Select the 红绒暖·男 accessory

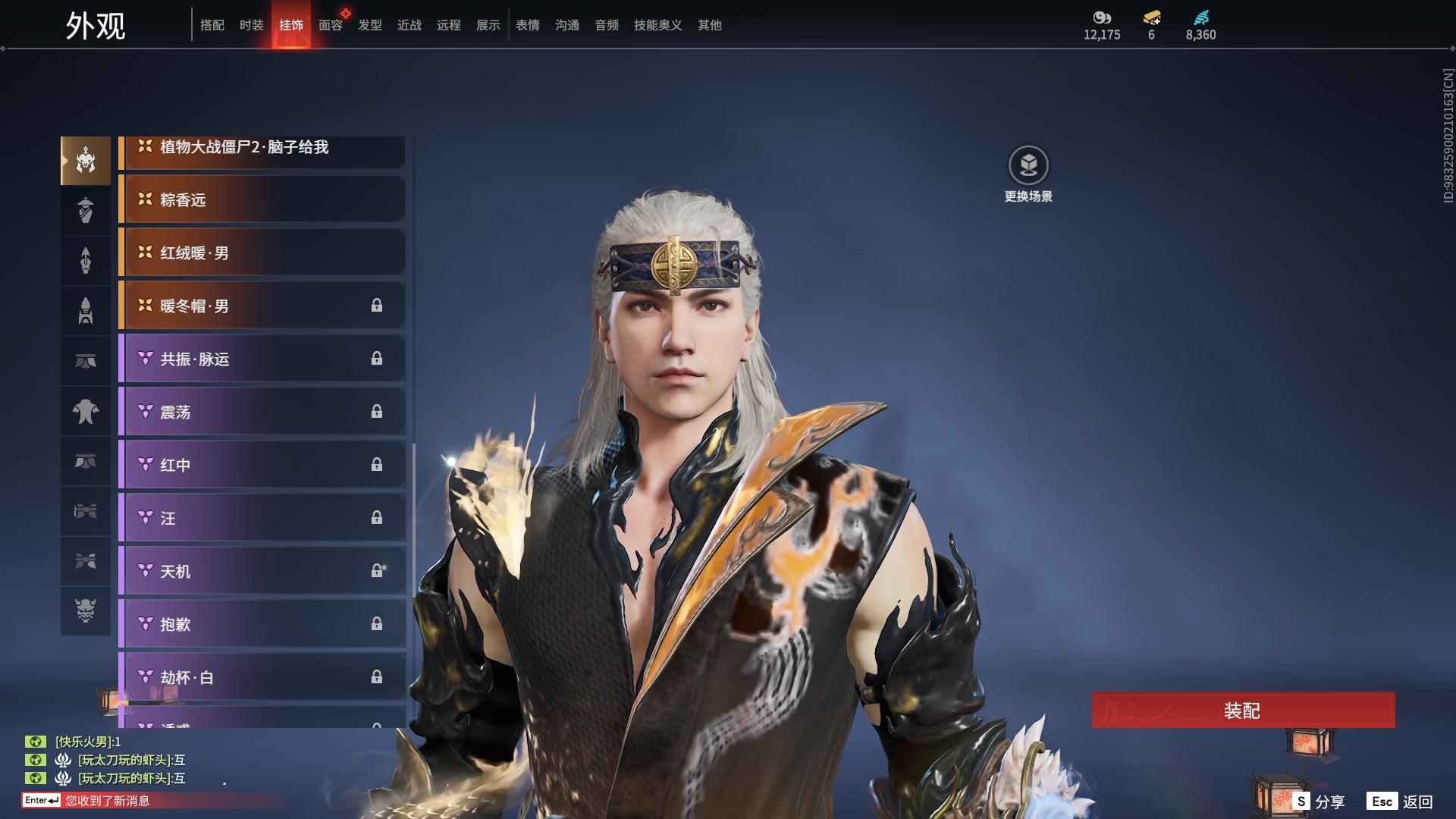coord(262,253)
